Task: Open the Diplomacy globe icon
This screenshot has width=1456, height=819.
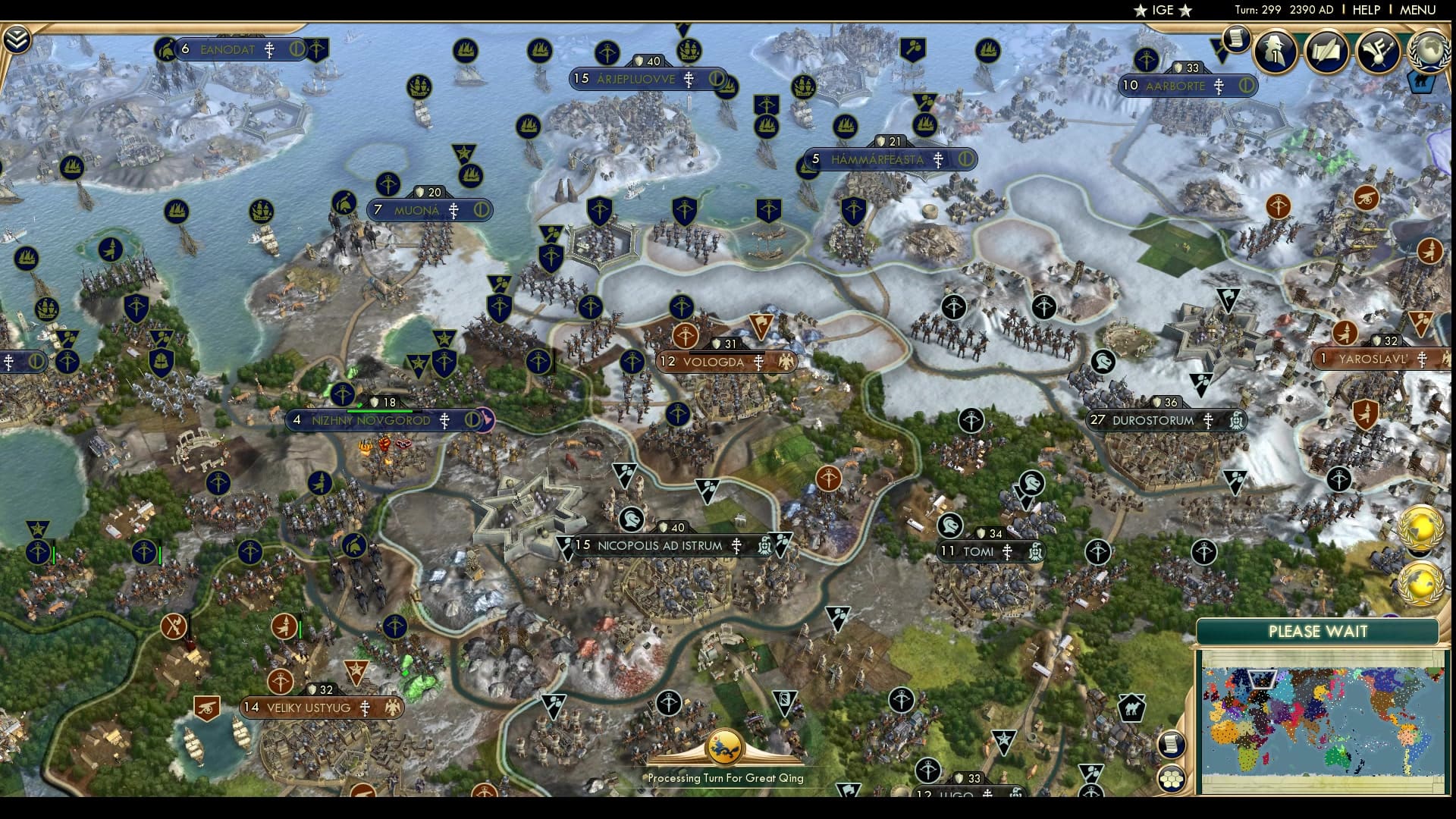Action: (x=1429, y=52)
